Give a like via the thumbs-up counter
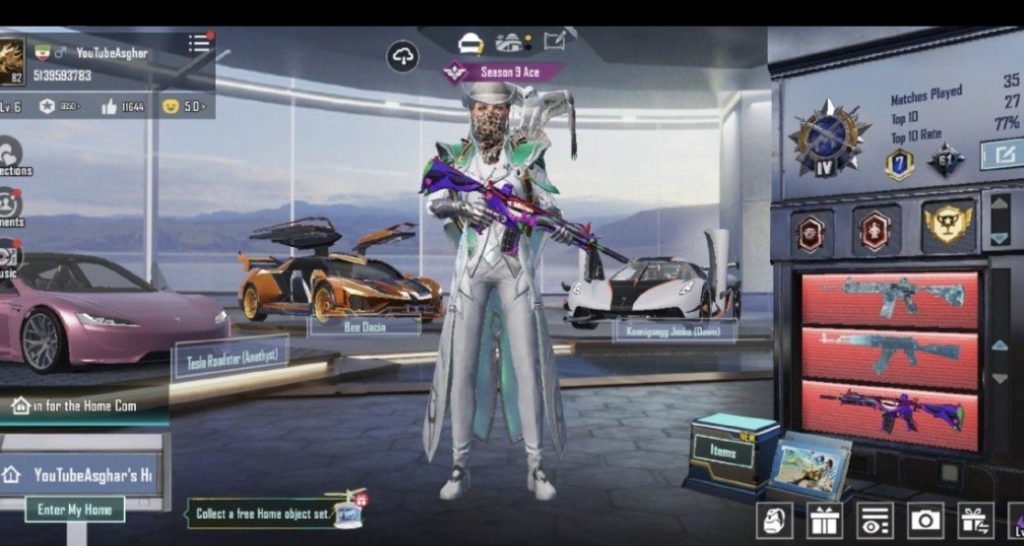Image resolution: width=1024 pixels, height=546 pixels. click(109, 106)
